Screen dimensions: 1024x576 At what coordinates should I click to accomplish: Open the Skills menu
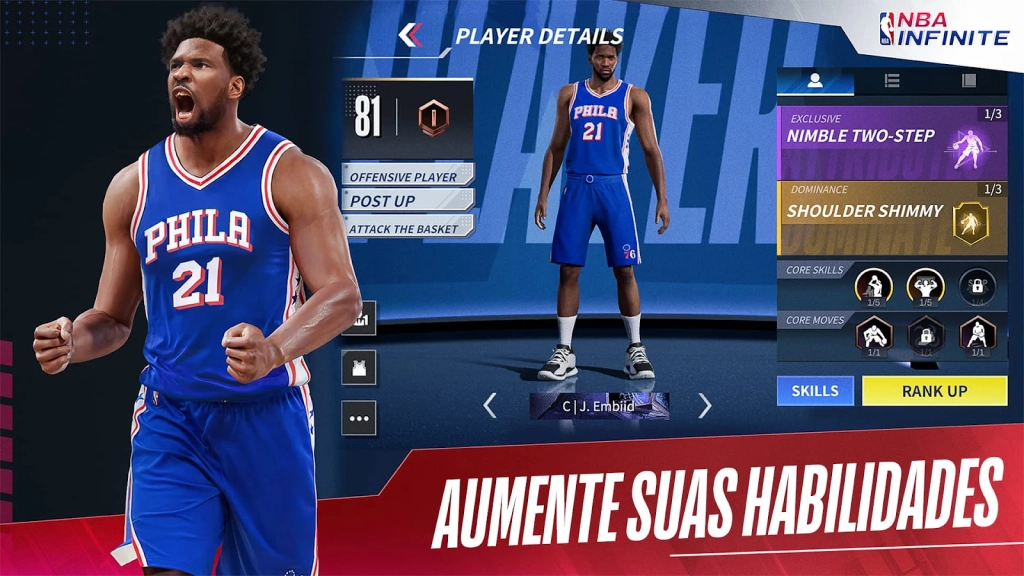[x=815, y=391]
